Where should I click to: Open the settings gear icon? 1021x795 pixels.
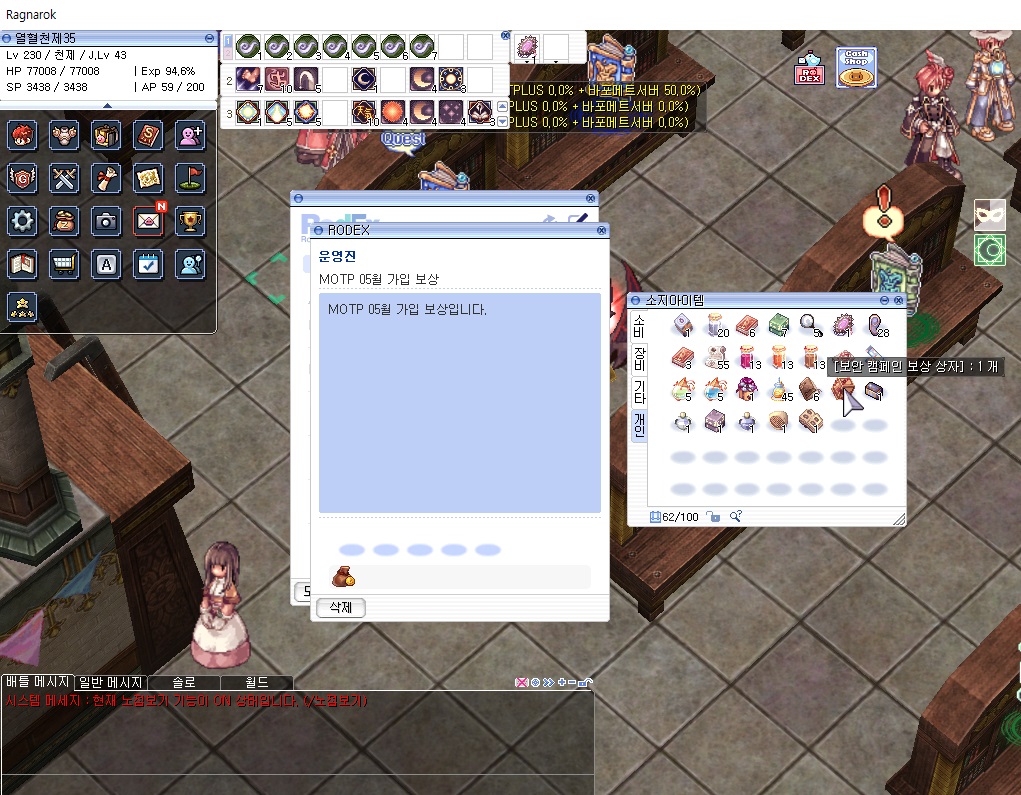pos(22,221)
